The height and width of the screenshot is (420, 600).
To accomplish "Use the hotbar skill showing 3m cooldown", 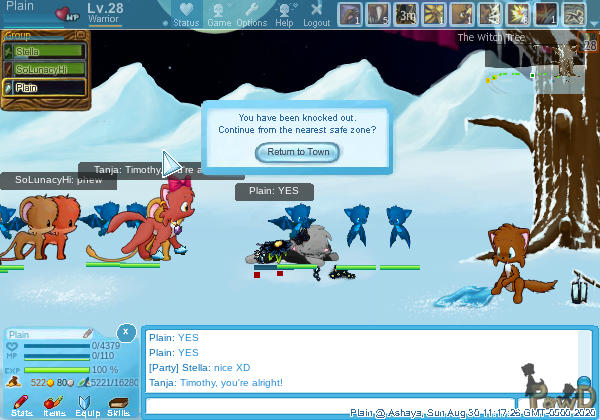I will coord(407,14).
